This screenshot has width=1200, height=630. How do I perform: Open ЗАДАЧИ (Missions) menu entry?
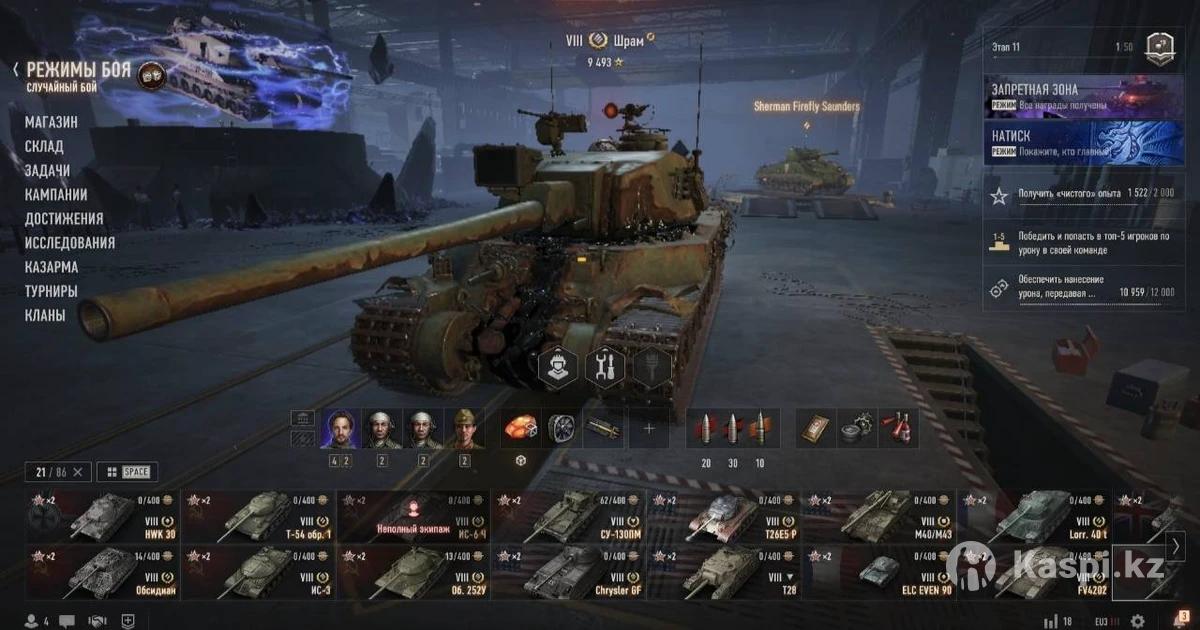pos(47,171)
